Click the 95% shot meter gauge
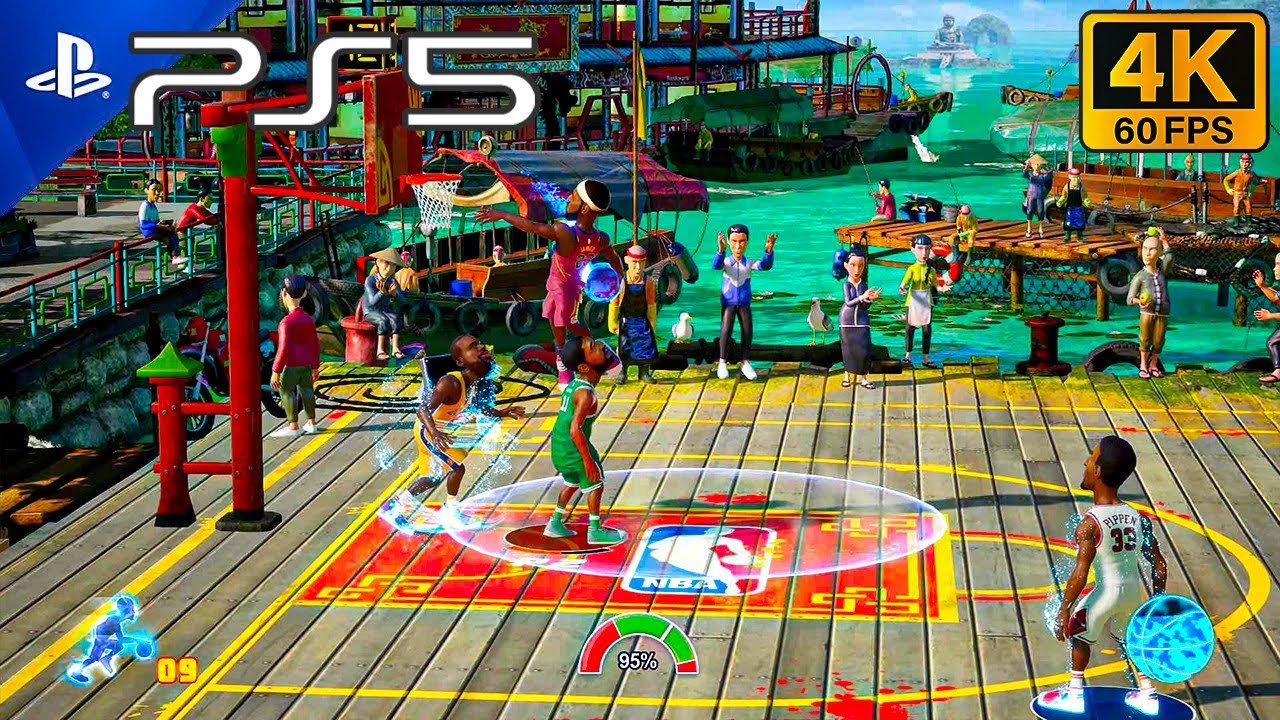This screenshot has height=720, width=1280. (x=637, y=643)
